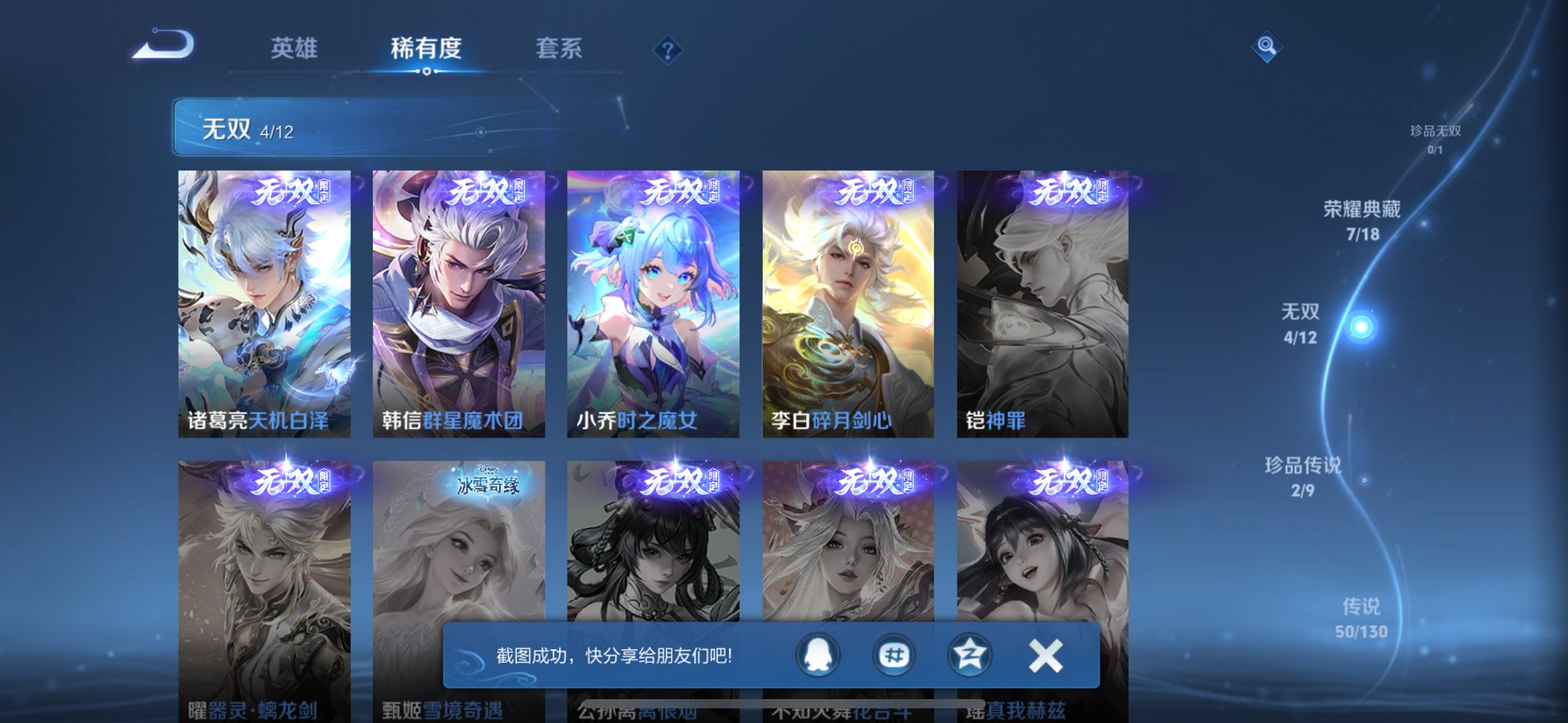Switch to the 套系 tab
Viewport: 1568px width, 723px height.
pos(560,49)
